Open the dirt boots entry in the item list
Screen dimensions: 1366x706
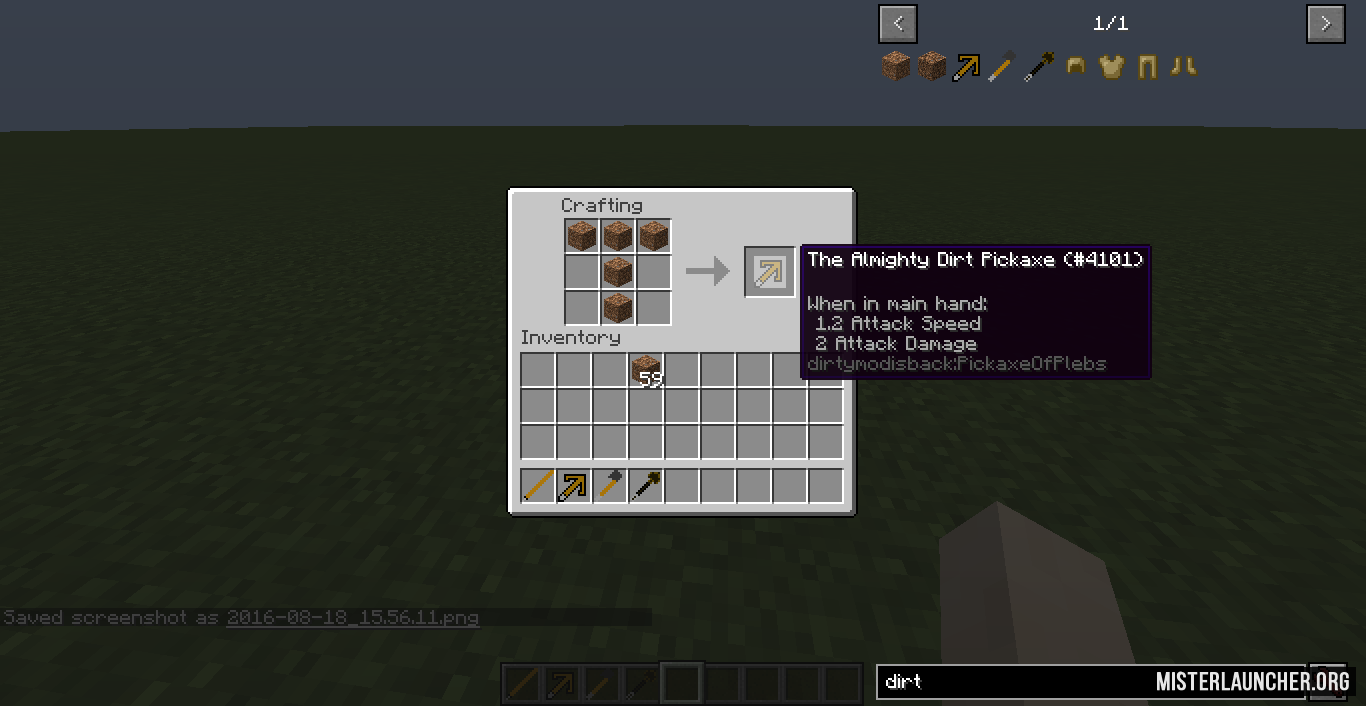(x=1183, y=67)
